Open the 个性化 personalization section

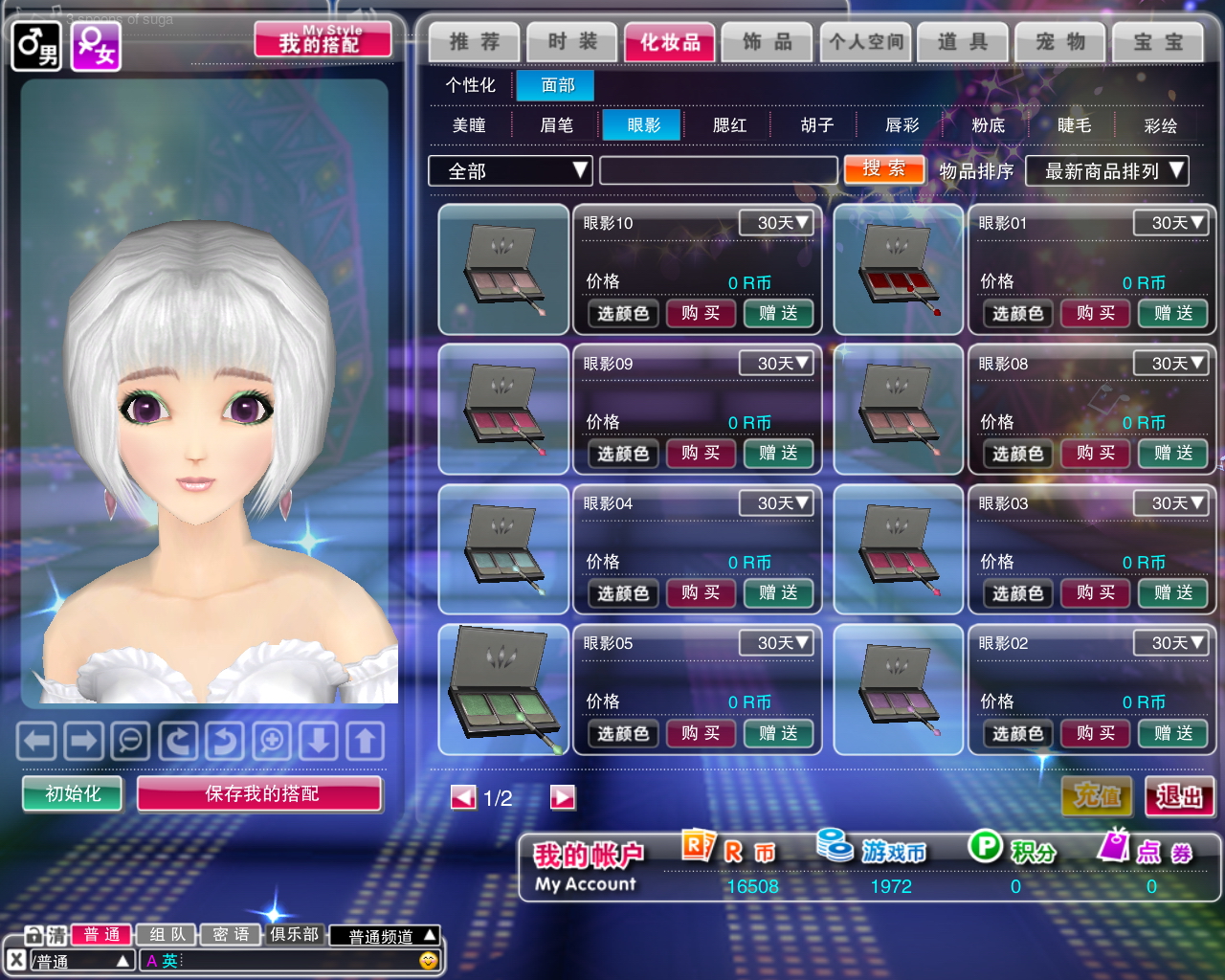(x=470, y=85)
